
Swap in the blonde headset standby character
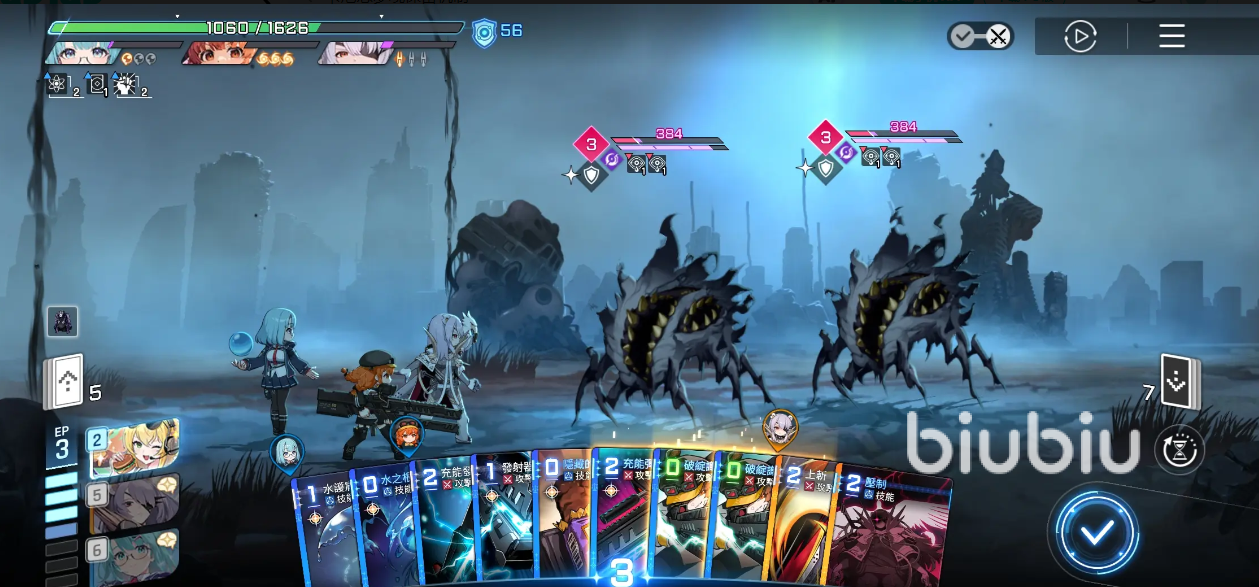tap(135, 448)
